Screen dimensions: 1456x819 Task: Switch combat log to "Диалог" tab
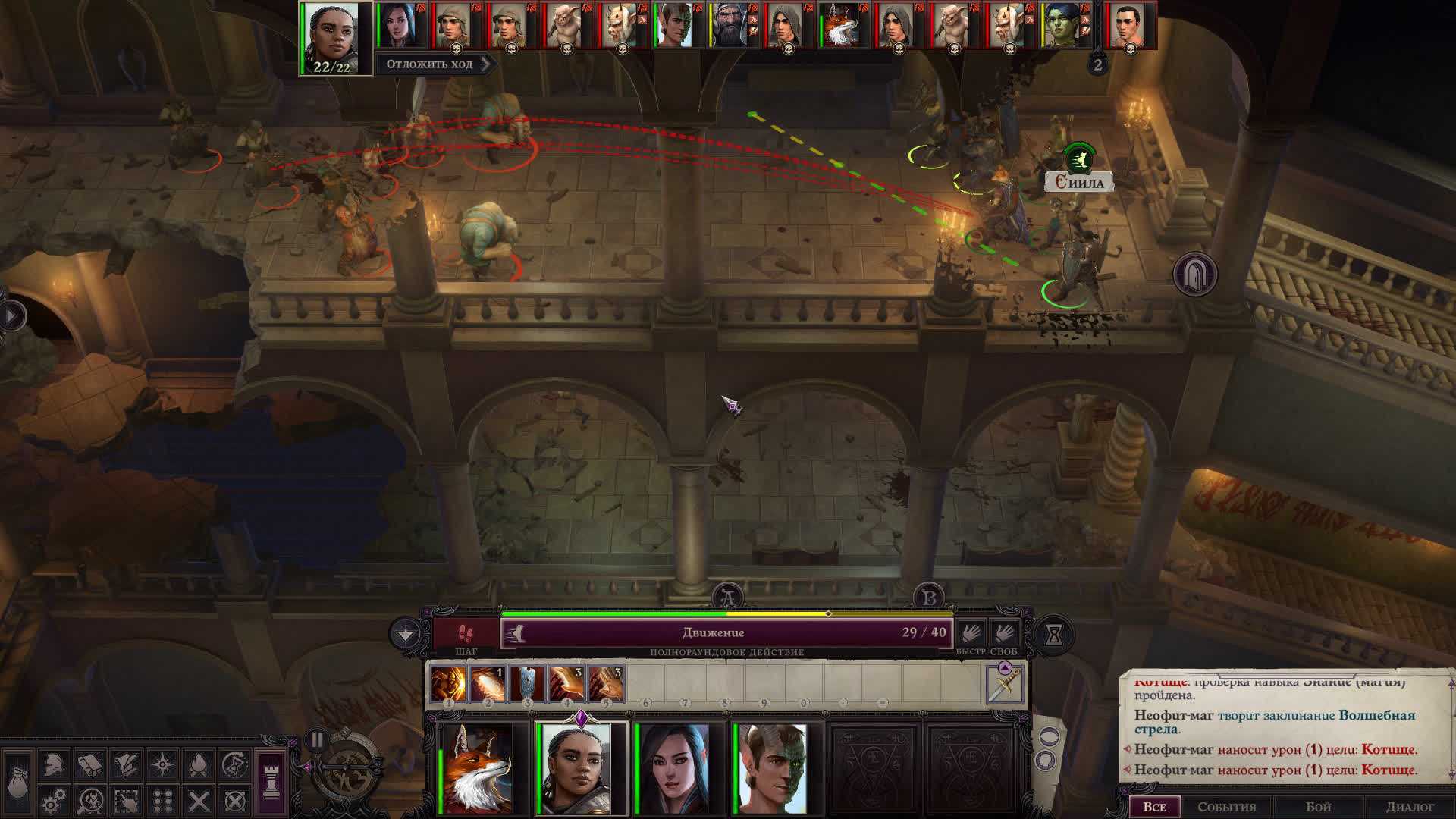coord(1410,807)
